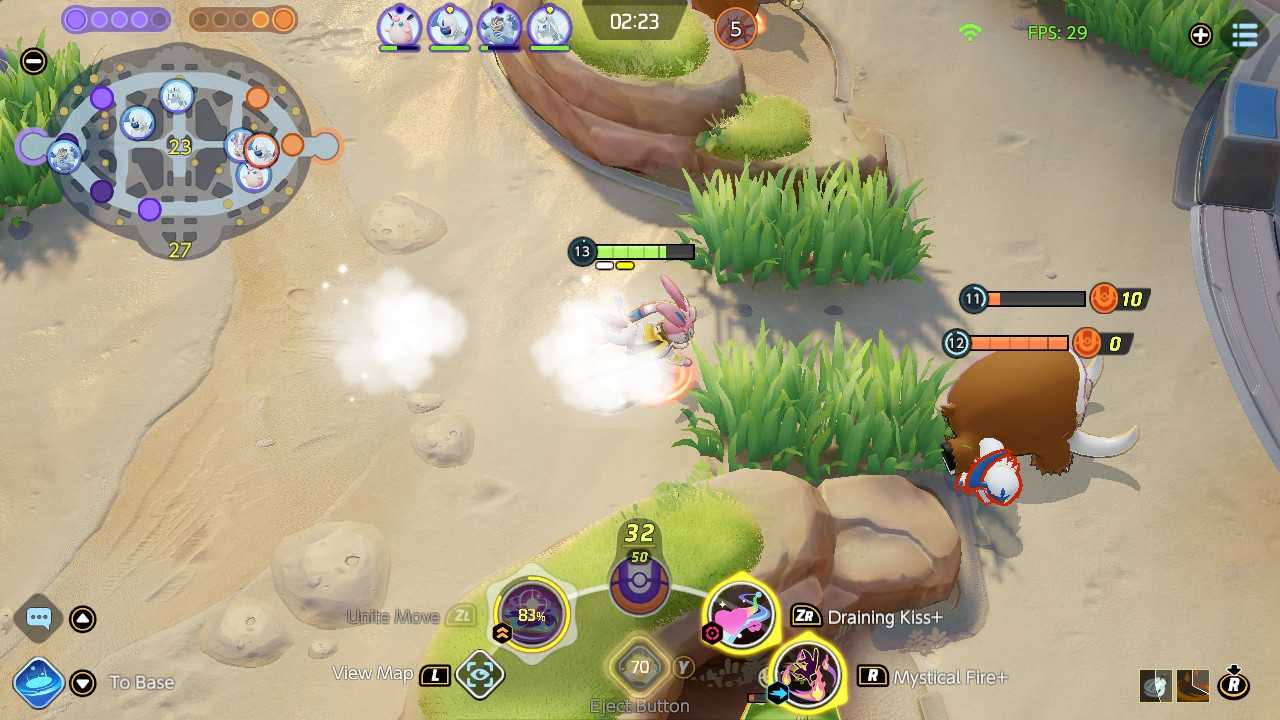
Task: Tap the Aeos energy Poké Ball score button
Action: 639,584
